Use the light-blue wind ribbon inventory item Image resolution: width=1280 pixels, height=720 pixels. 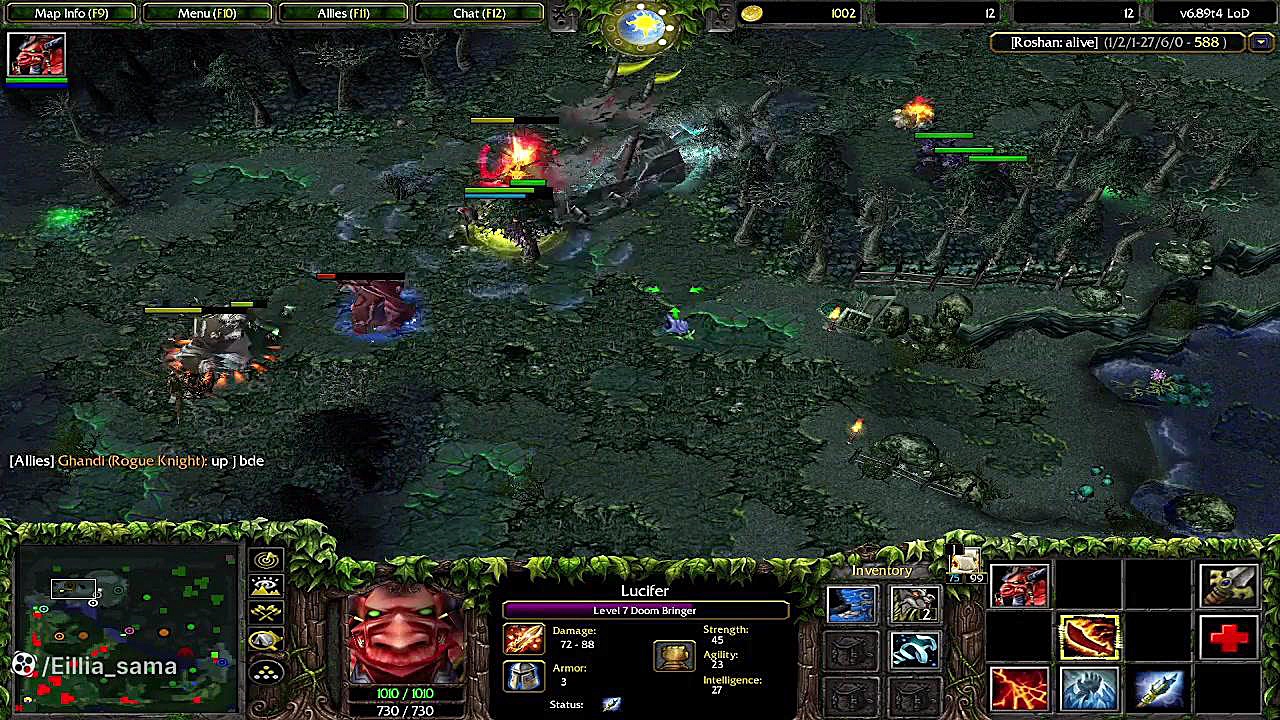(x=914, y=651)
